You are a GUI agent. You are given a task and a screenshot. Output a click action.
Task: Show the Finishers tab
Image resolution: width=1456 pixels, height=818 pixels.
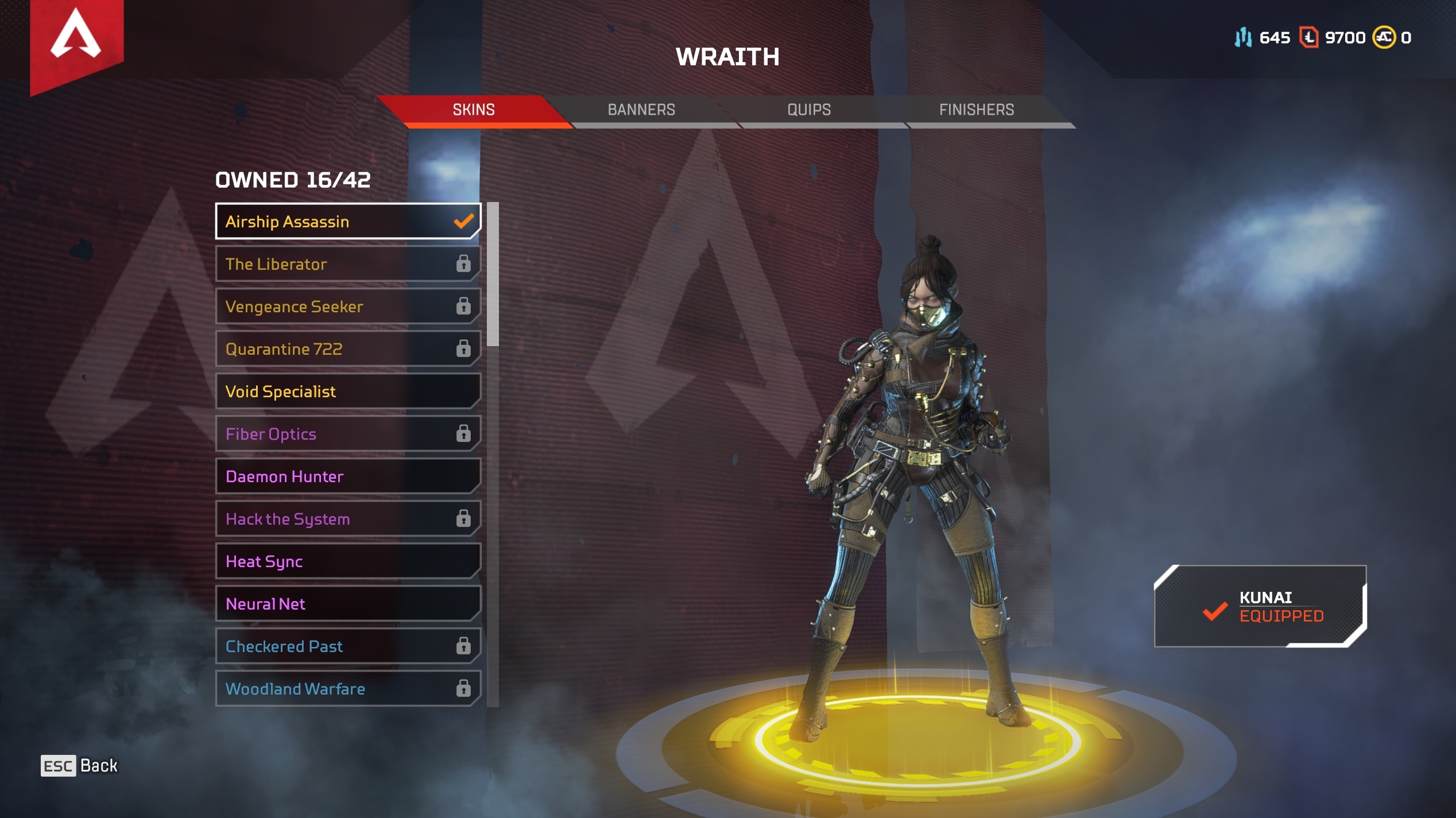(x=977, y=110)
